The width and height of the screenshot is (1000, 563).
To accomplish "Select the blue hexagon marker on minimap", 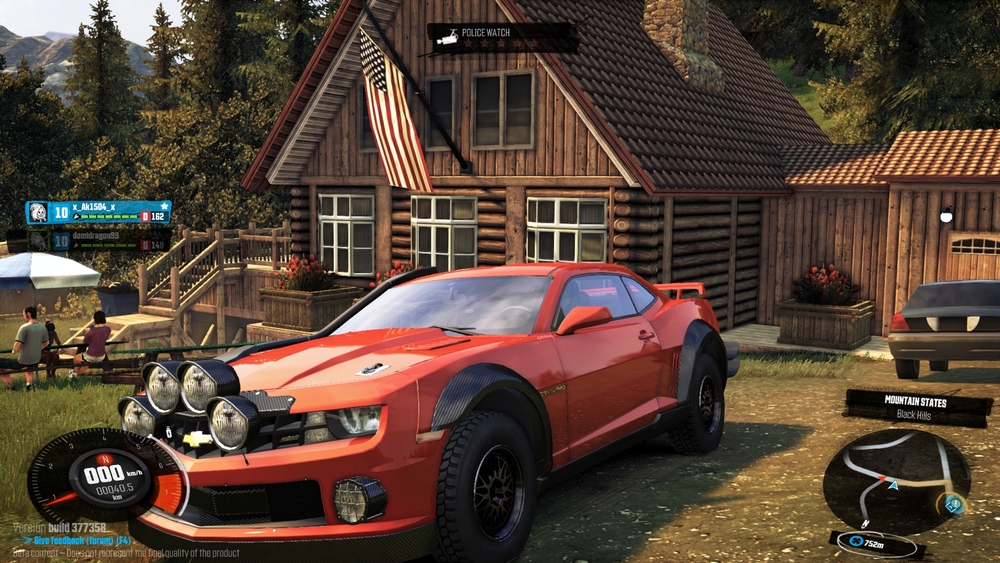I will (955, 505).
